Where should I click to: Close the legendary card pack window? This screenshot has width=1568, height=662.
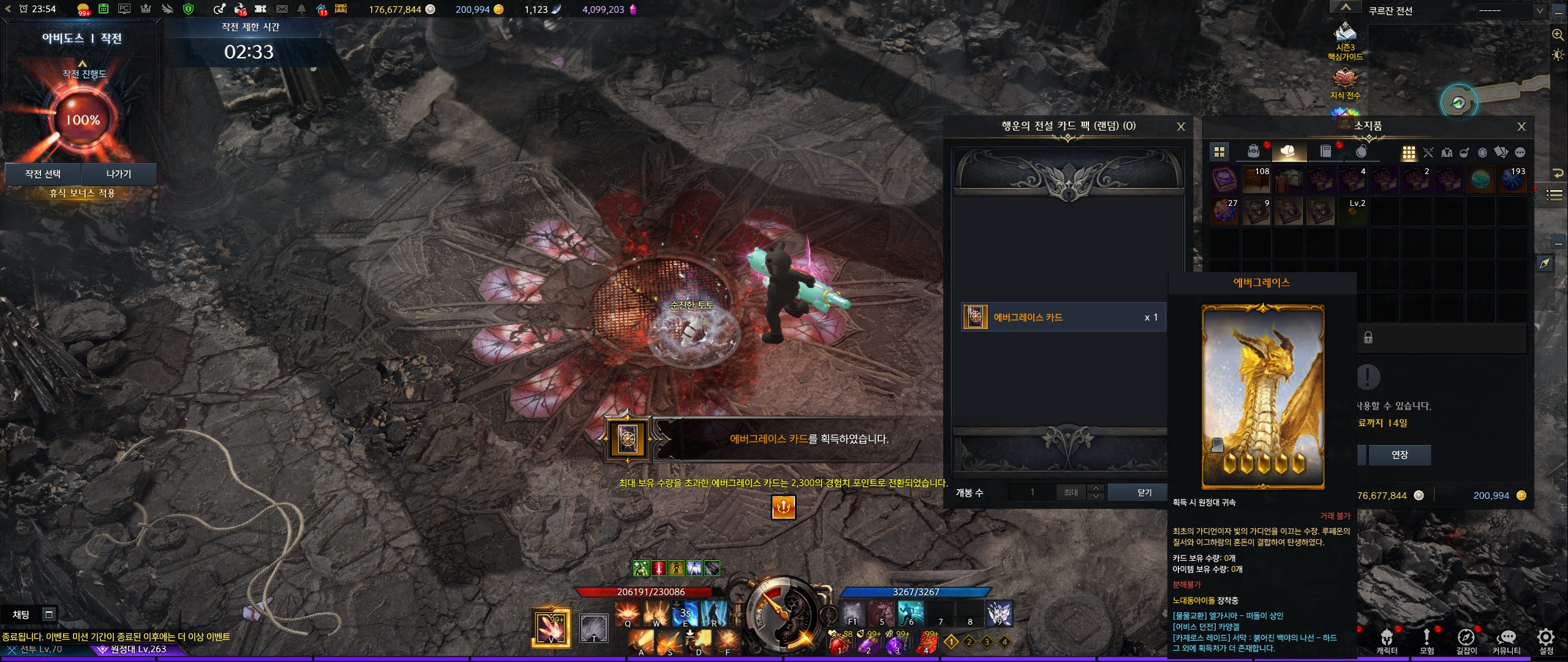1181,126
